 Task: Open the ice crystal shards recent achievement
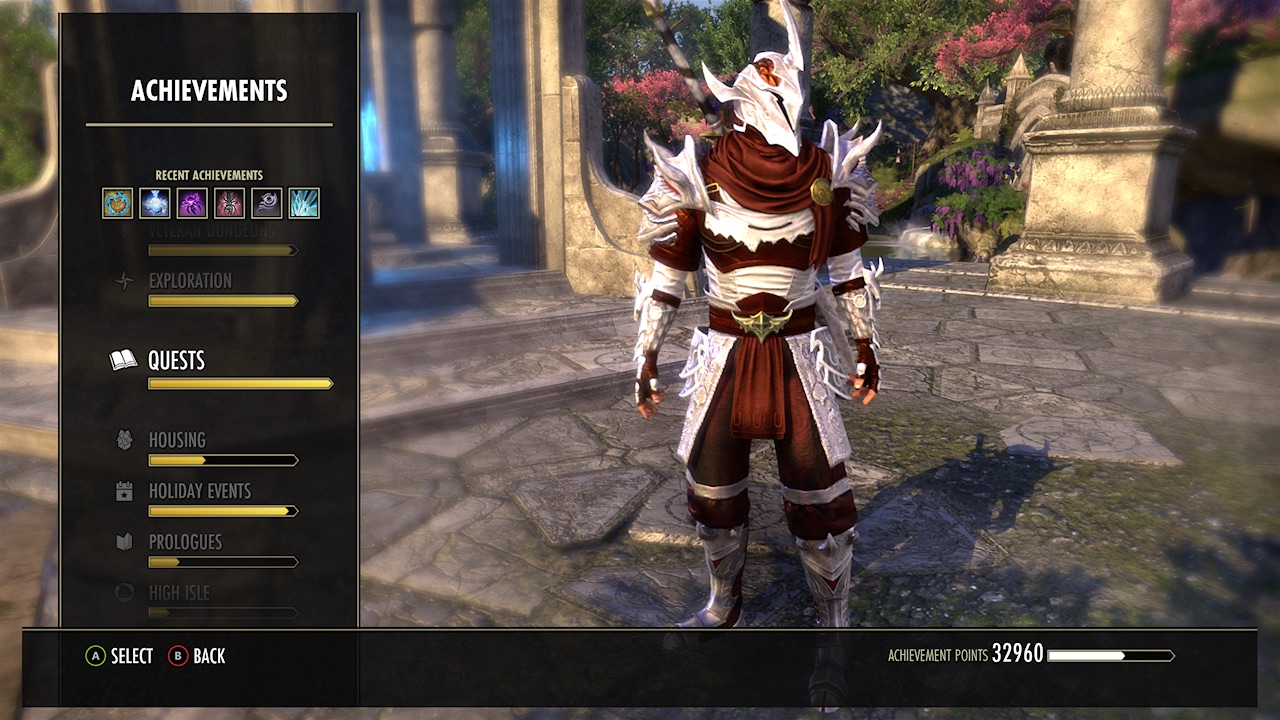tap(304, 203)
